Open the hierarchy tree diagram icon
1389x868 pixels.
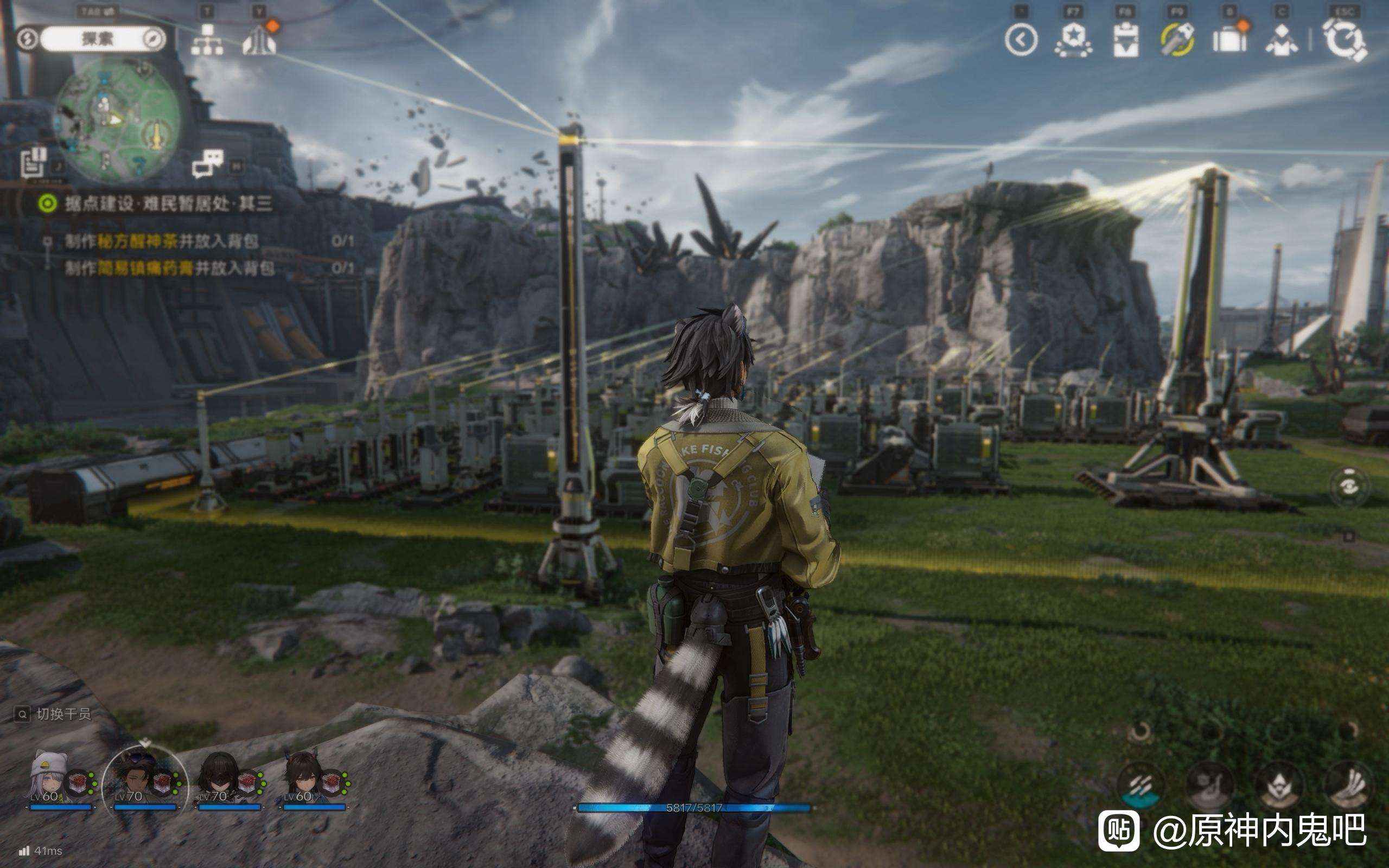(x=207, y=40)
